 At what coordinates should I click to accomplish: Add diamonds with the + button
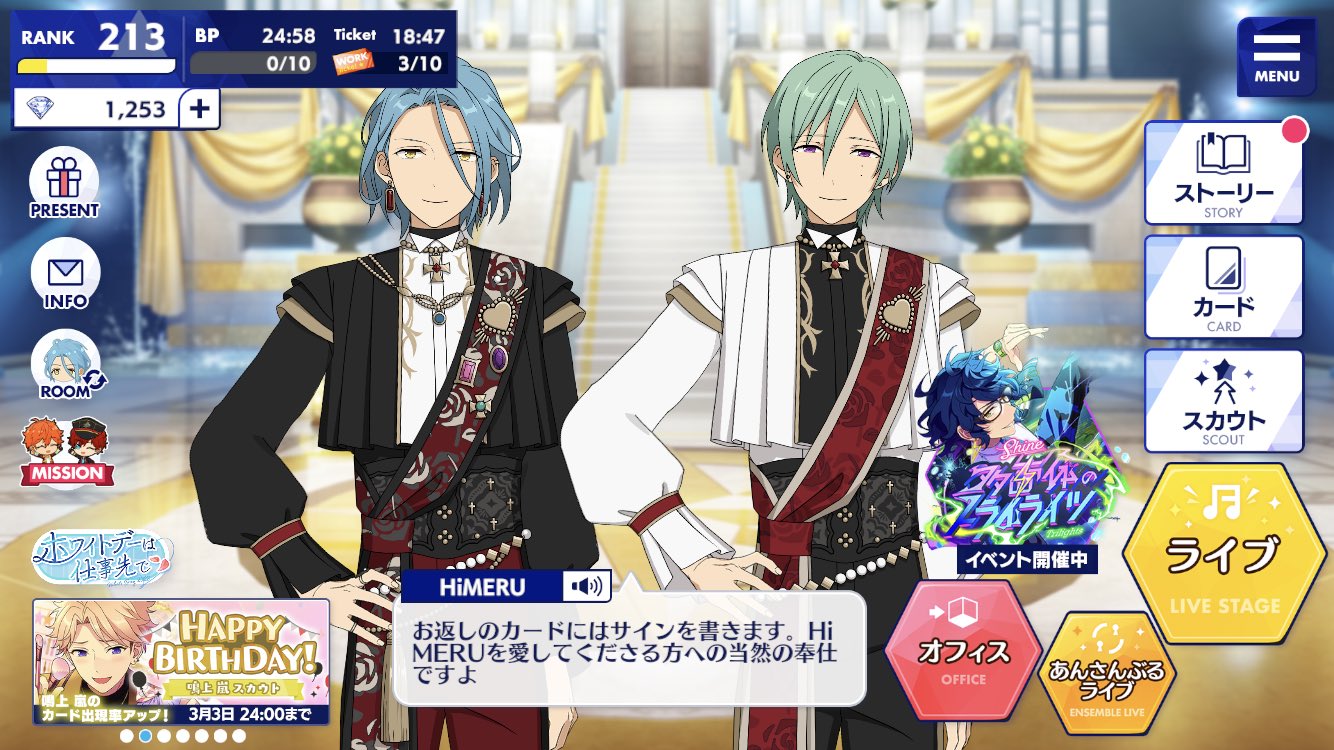[200, 106]
